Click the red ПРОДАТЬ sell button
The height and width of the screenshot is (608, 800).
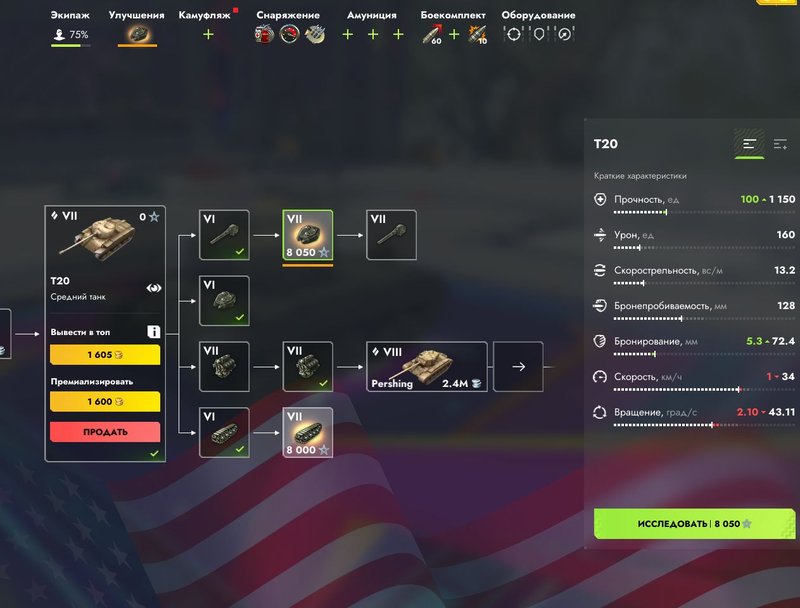coord(104,432)
